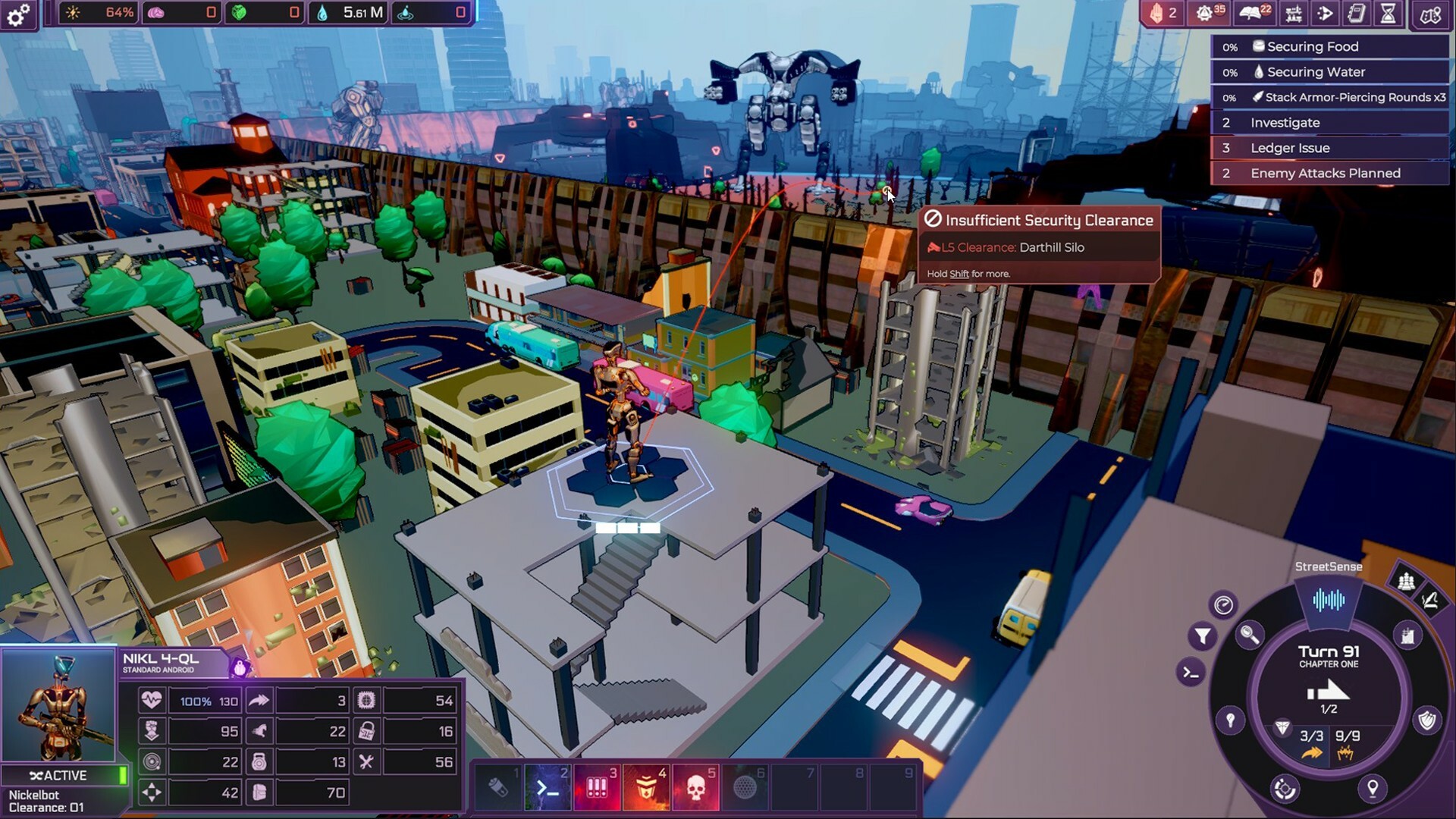1456x819 pixels.
Task: Open the shield icon on the radial menu
Action: coord(1429,717)
